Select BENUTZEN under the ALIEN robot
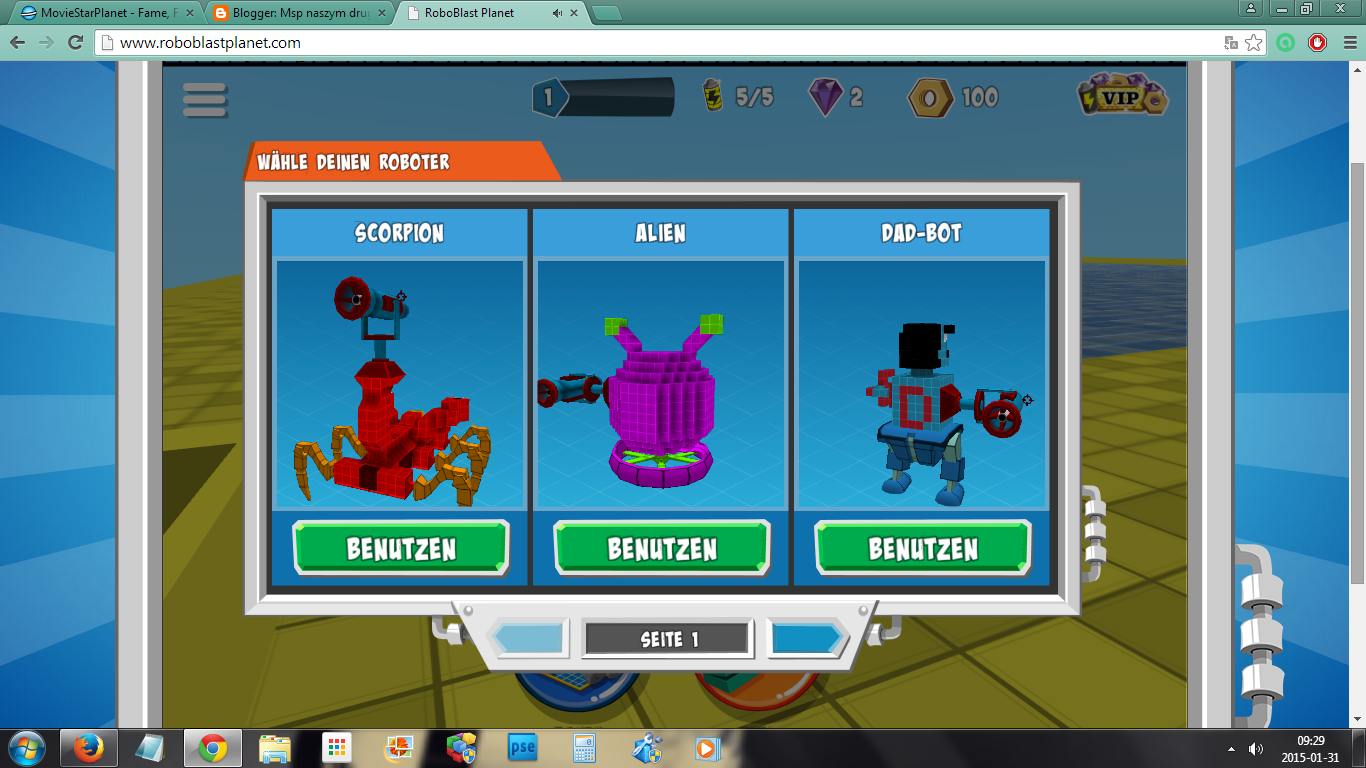This screenshot has width=1366, height=768. [661, 546]
